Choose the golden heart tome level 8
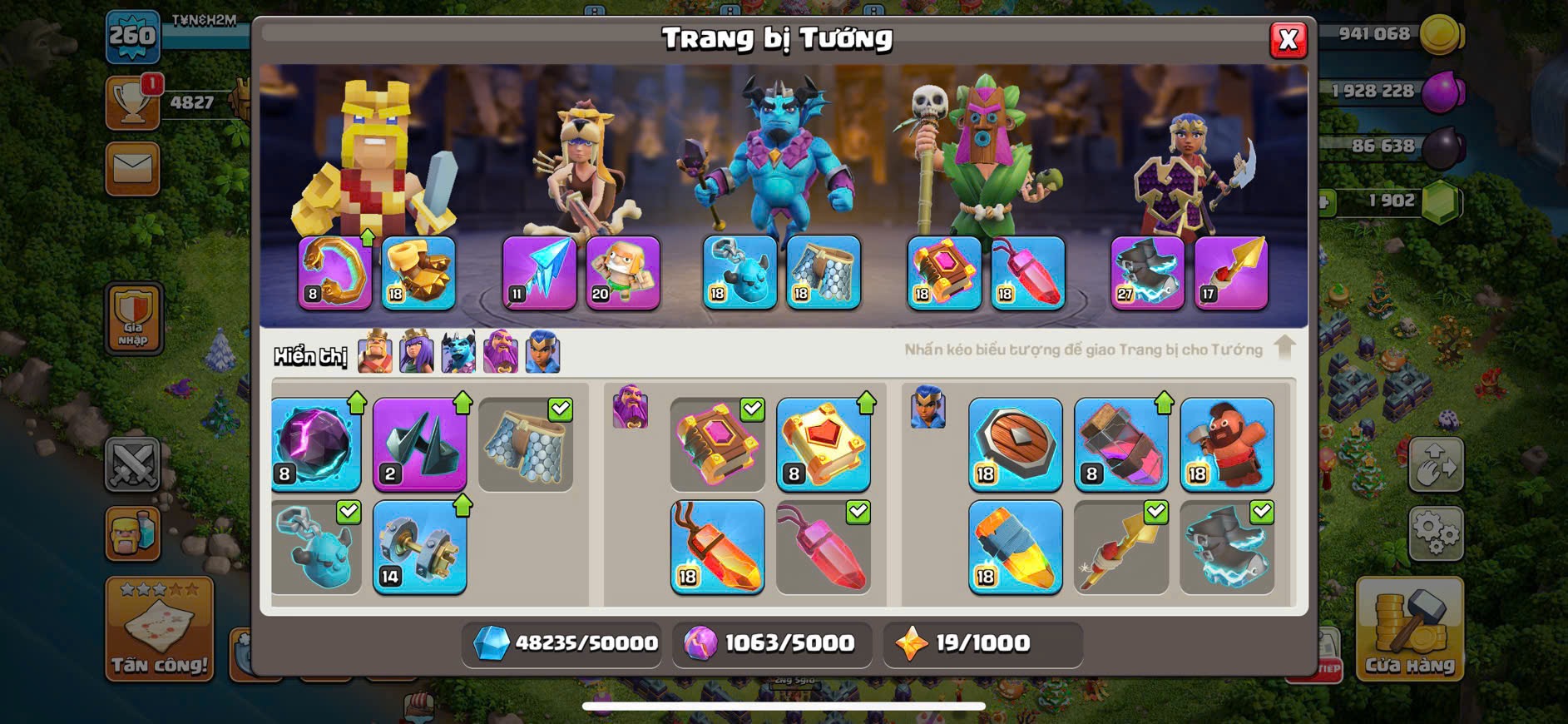 point(824,444)
